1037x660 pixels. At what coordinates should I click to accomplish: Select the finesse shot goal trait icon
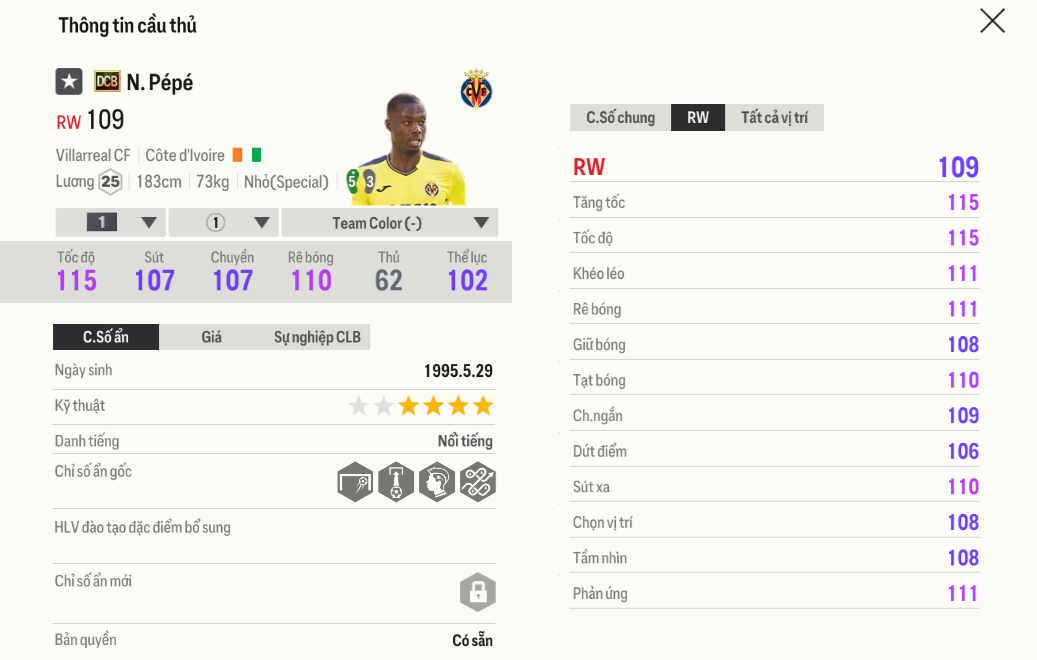[355, 482]
